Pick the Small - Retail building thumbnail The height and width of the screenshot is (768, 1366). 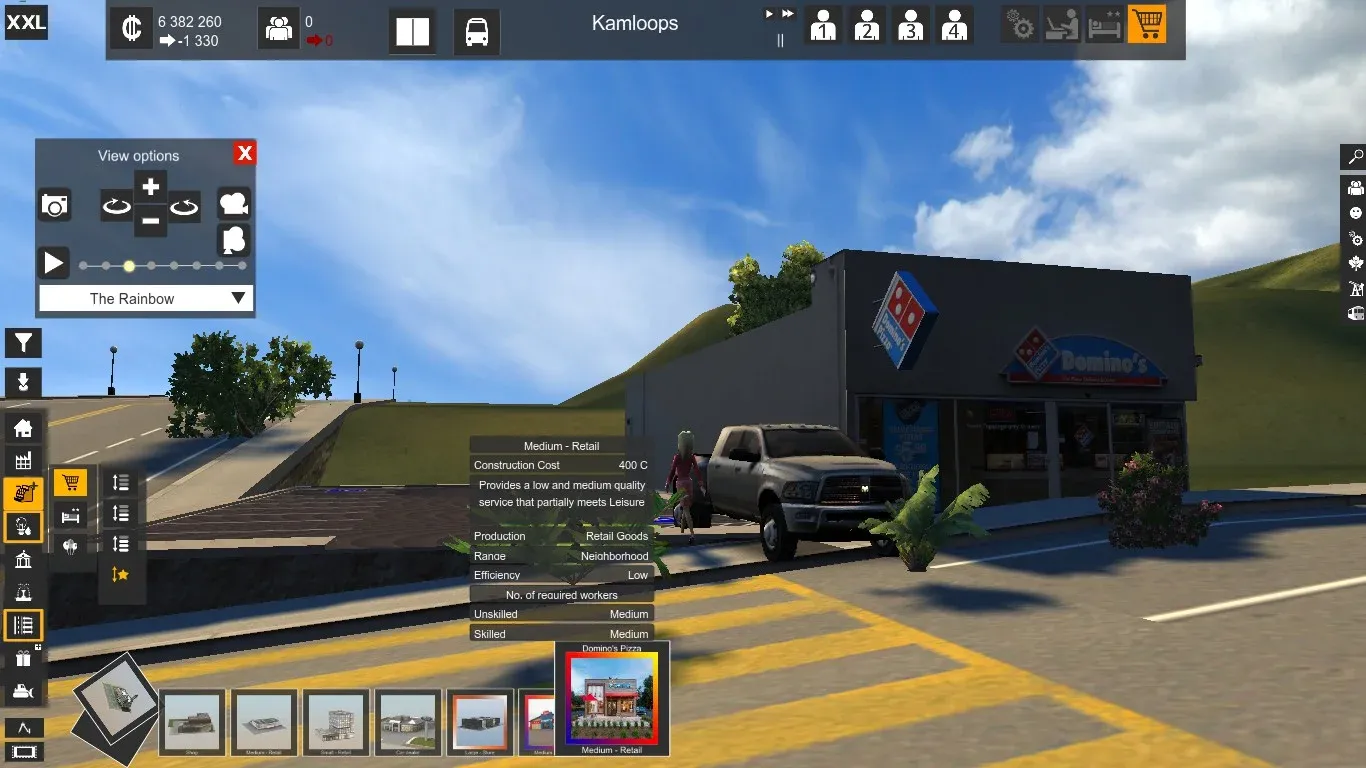336,721
